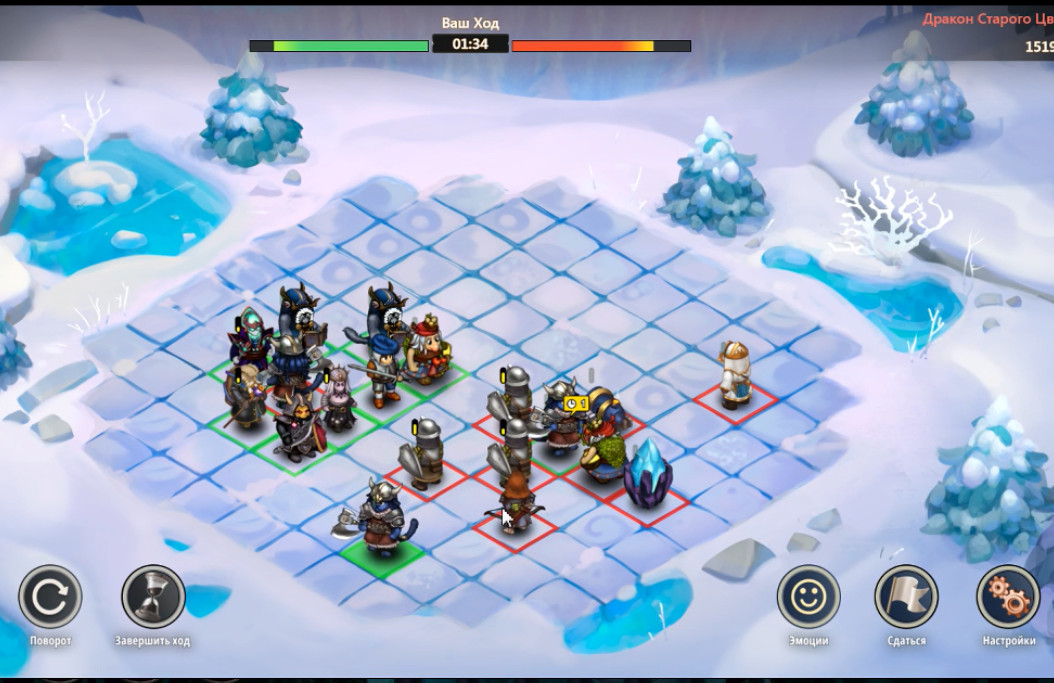Open Настройки settings gears button
The height and width of the screenshot is (683, 1054).
point(1008,597)
